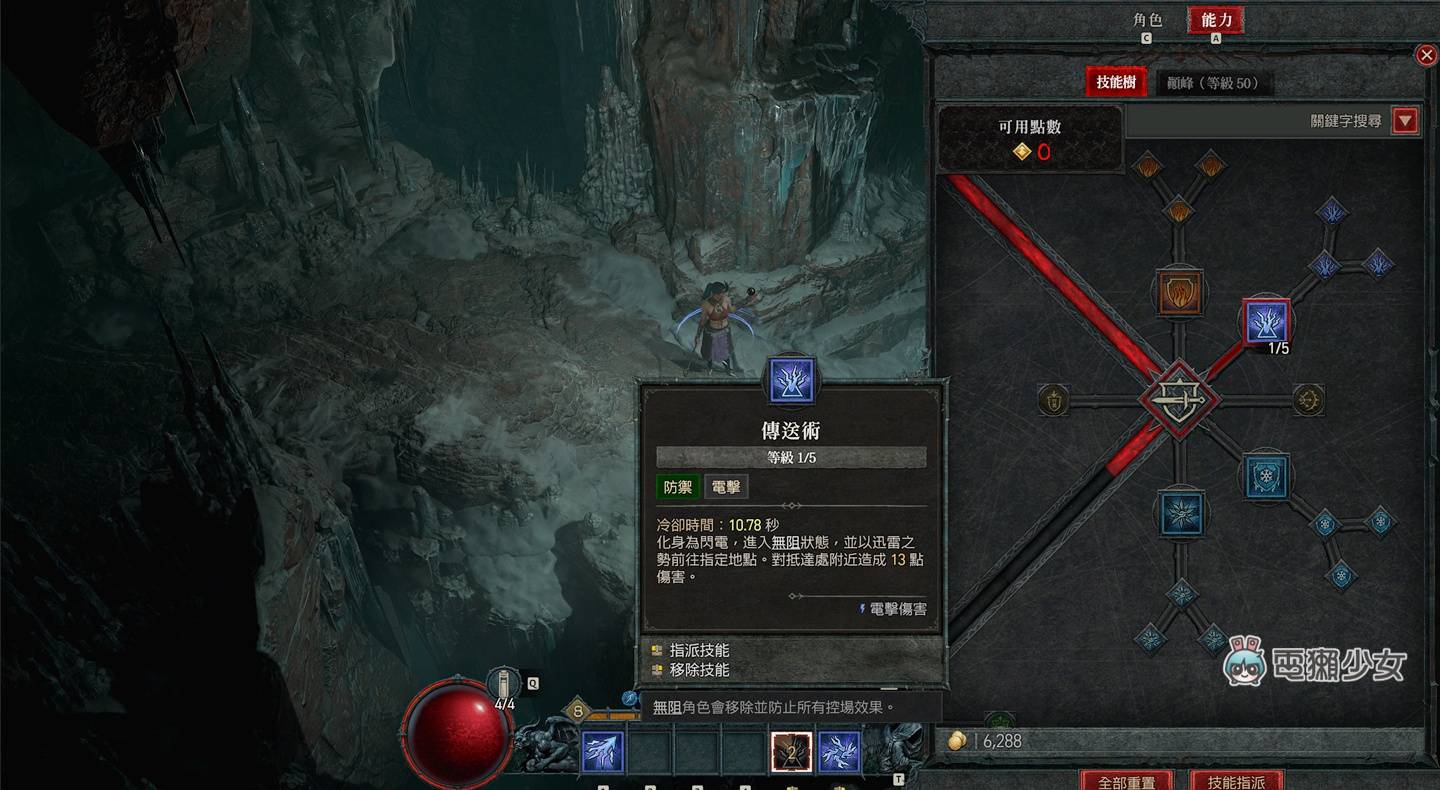Open the 技能指派 skill assignment button
This screenshot has width=1440, height=790.
1236,781
